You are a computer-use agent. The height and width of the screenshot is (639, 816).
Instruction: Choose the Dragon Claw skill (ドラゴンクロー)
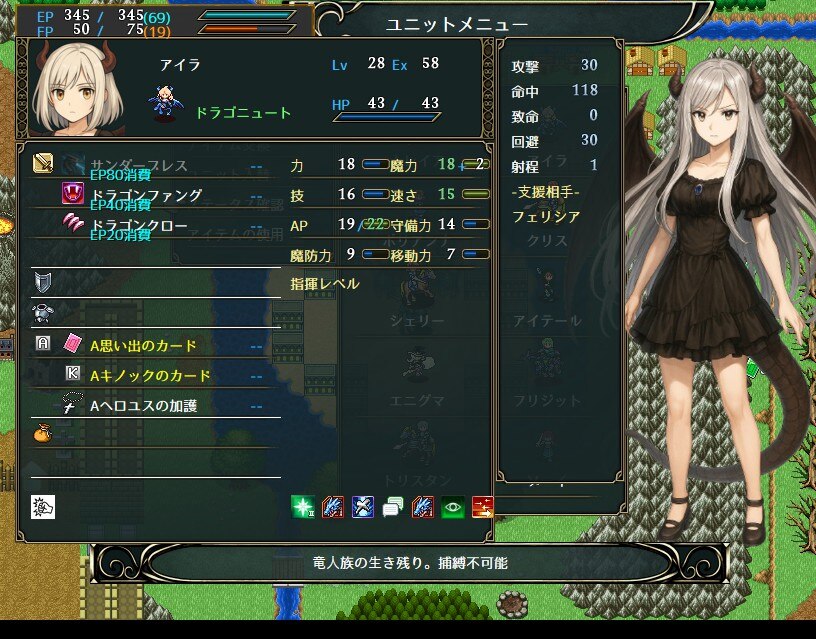(139, 225)
